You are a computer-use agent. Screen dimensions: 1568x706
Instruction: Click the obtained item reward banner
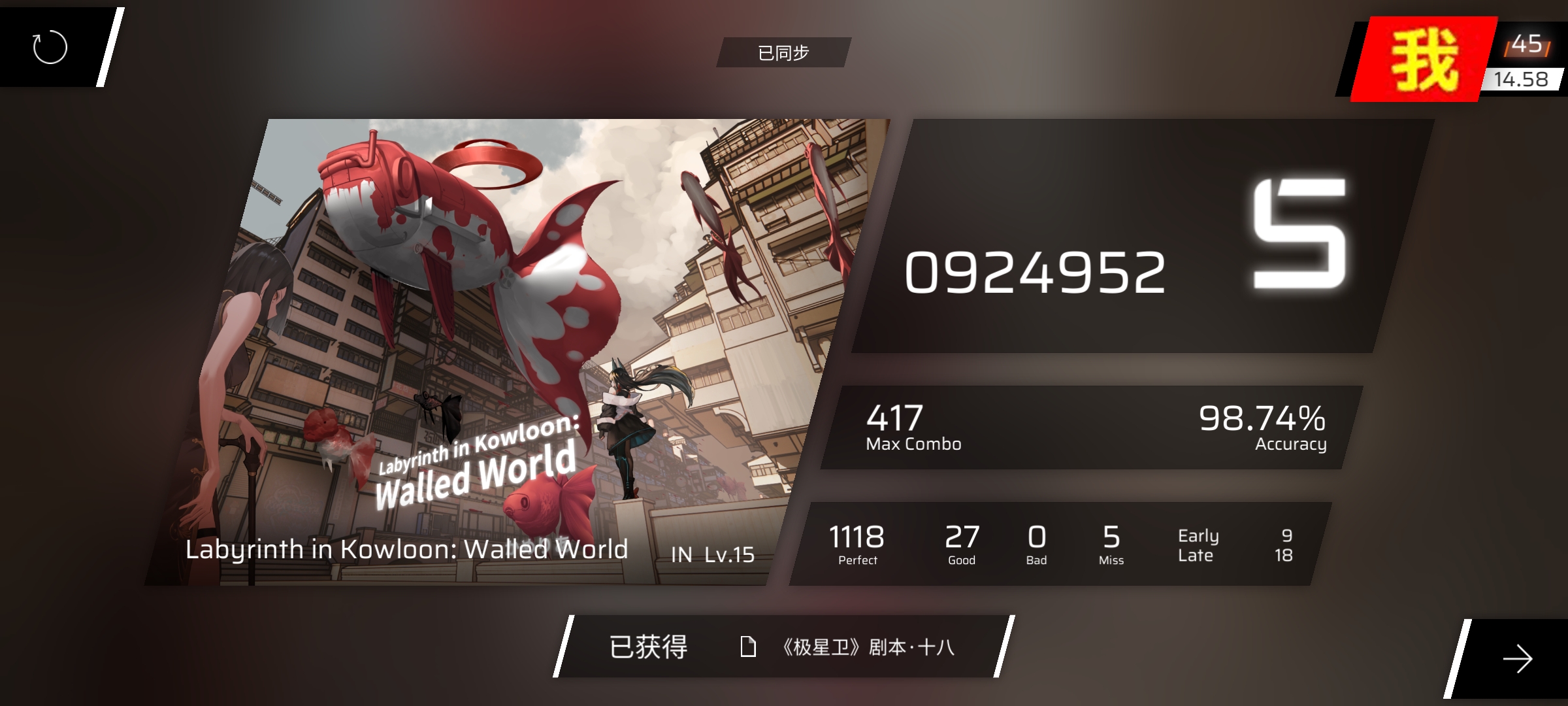coord(783,647)
